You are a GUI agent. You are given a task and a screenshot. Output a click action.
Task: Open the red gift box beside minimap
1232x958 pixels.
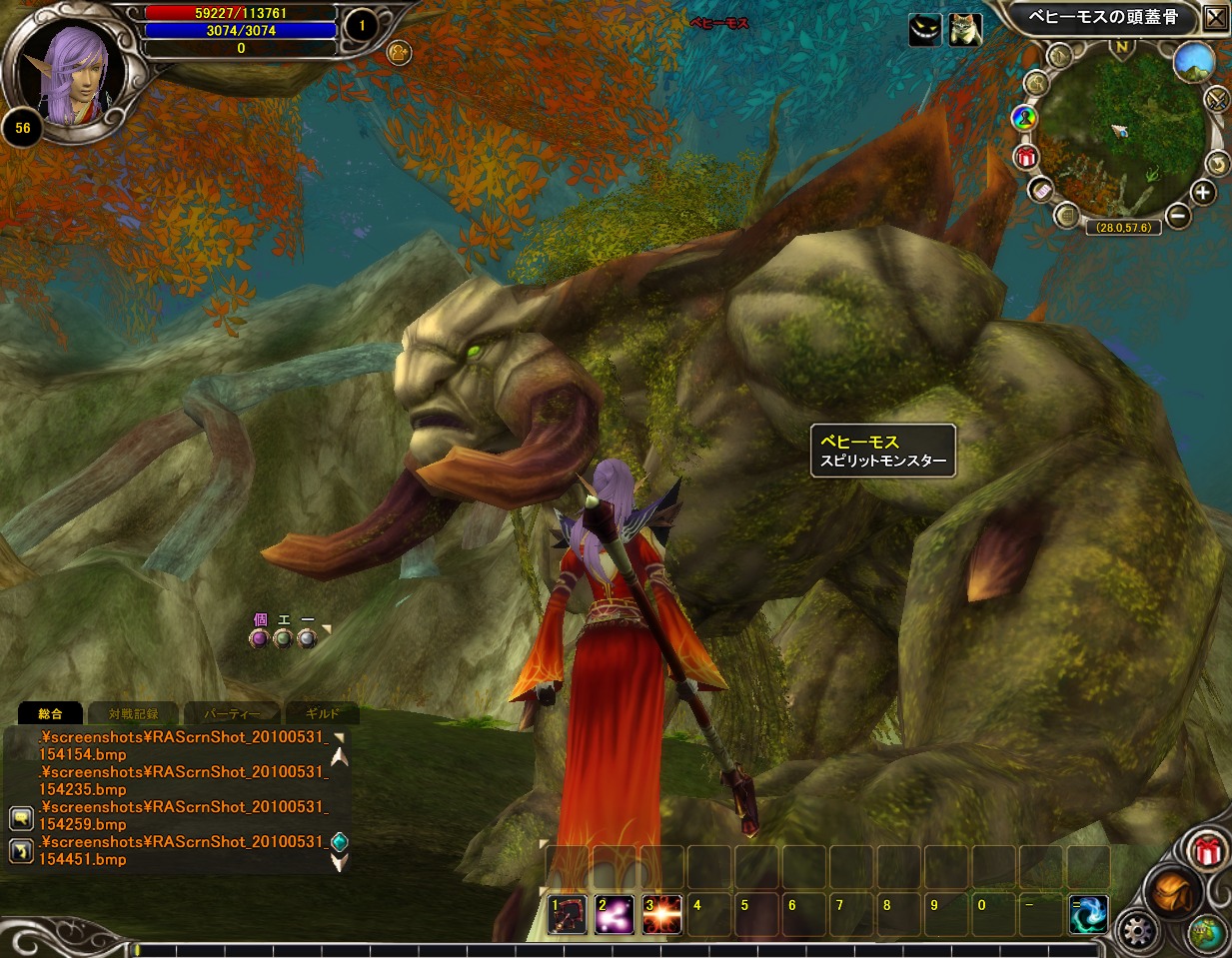(1026, 157)
